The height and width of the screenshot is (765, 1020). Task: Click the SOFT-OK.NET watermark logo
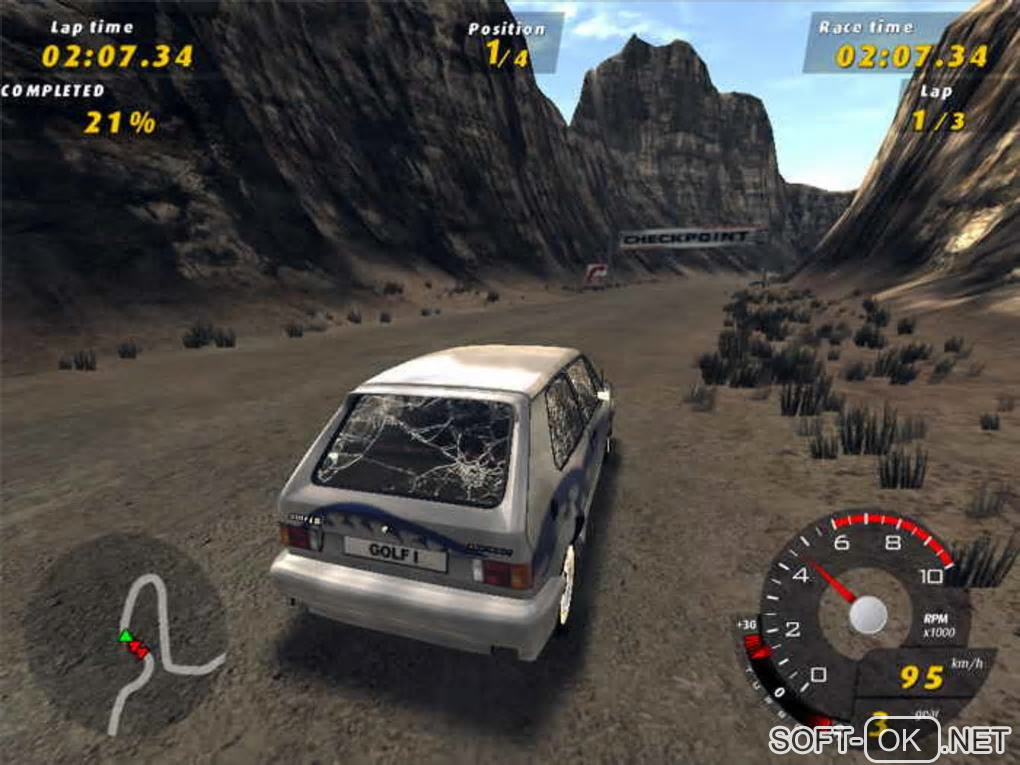point(889,740)
